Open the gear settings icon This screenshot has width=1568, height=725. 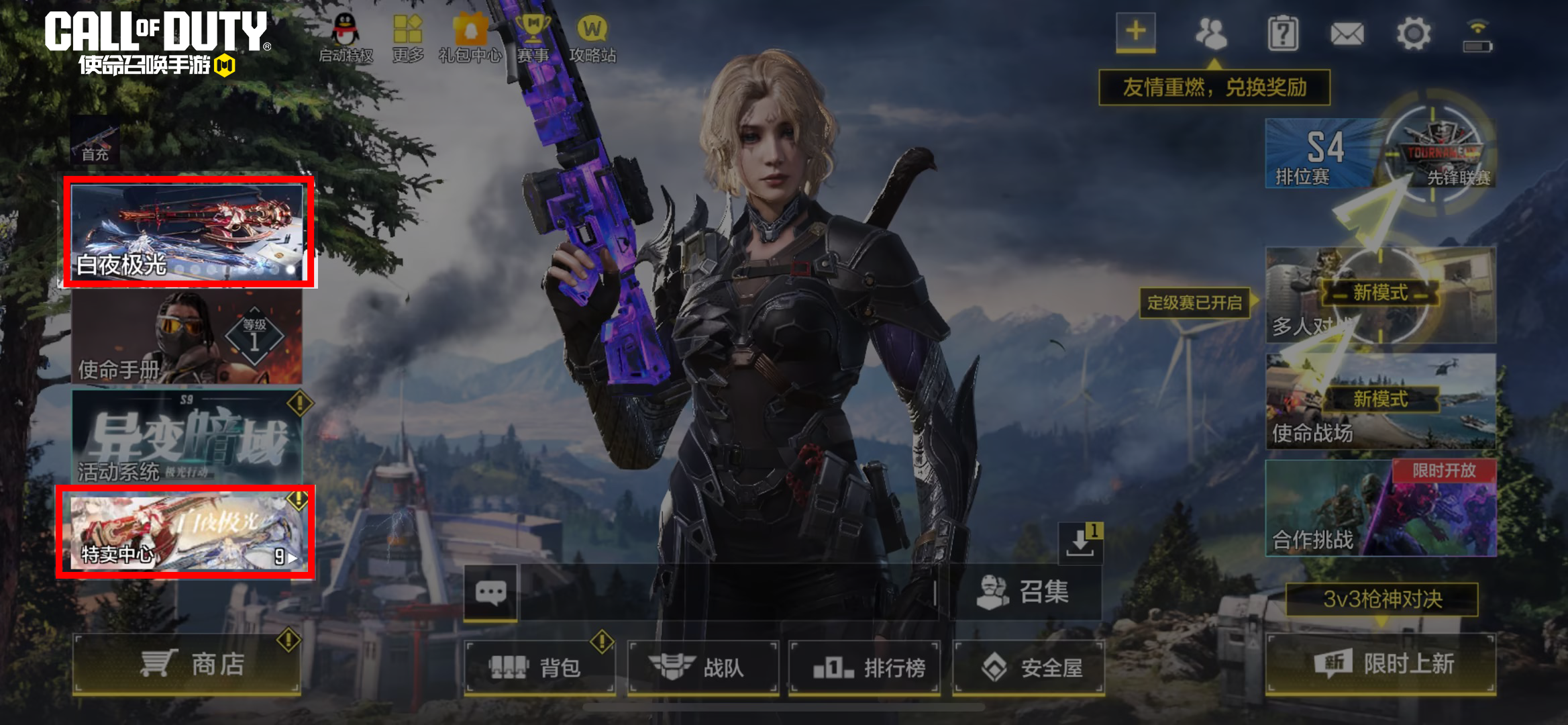tap(1413, 34)
